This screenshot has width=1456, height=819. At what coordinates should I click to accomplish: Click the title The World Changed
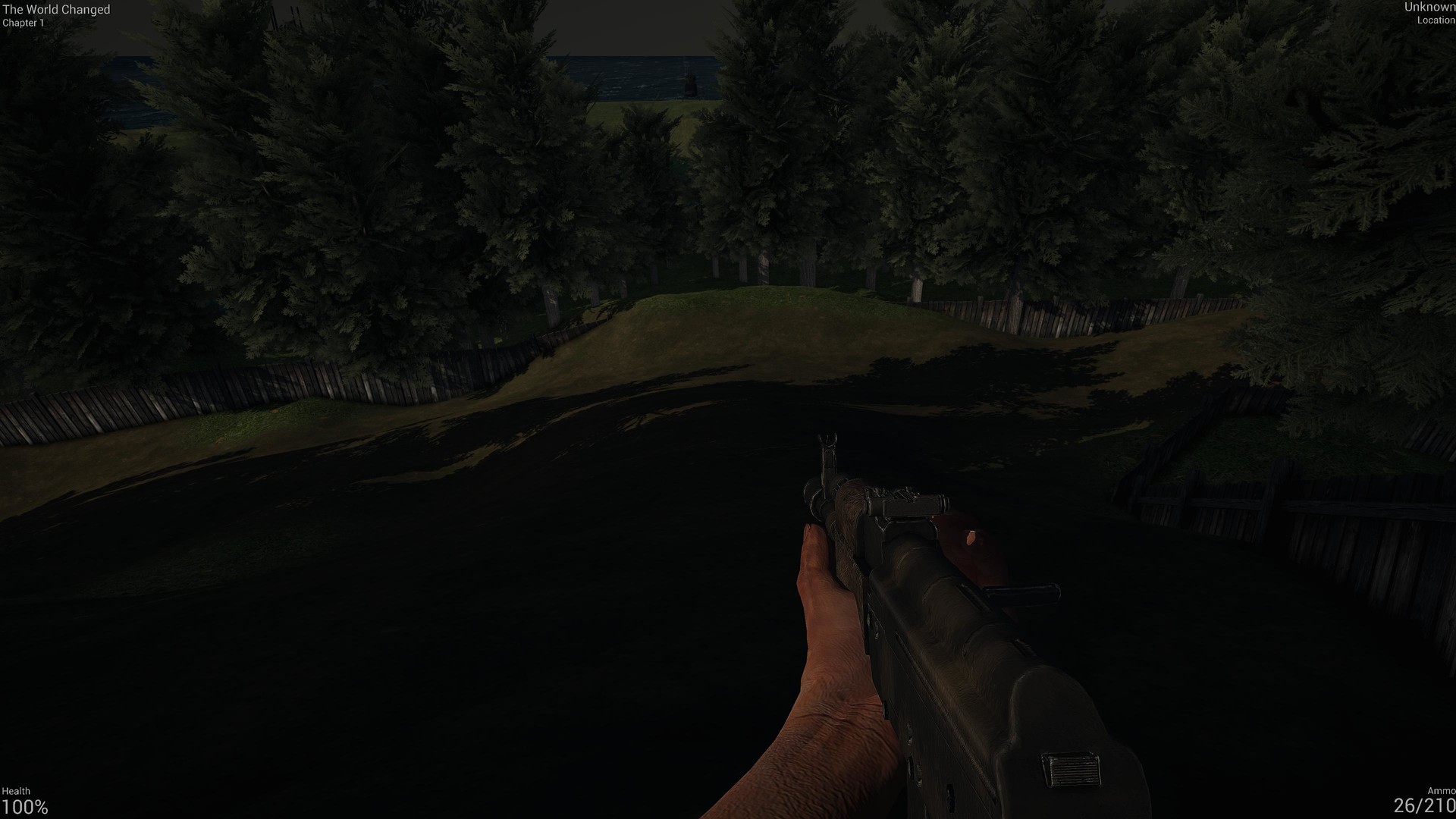(x=58, y=10)
